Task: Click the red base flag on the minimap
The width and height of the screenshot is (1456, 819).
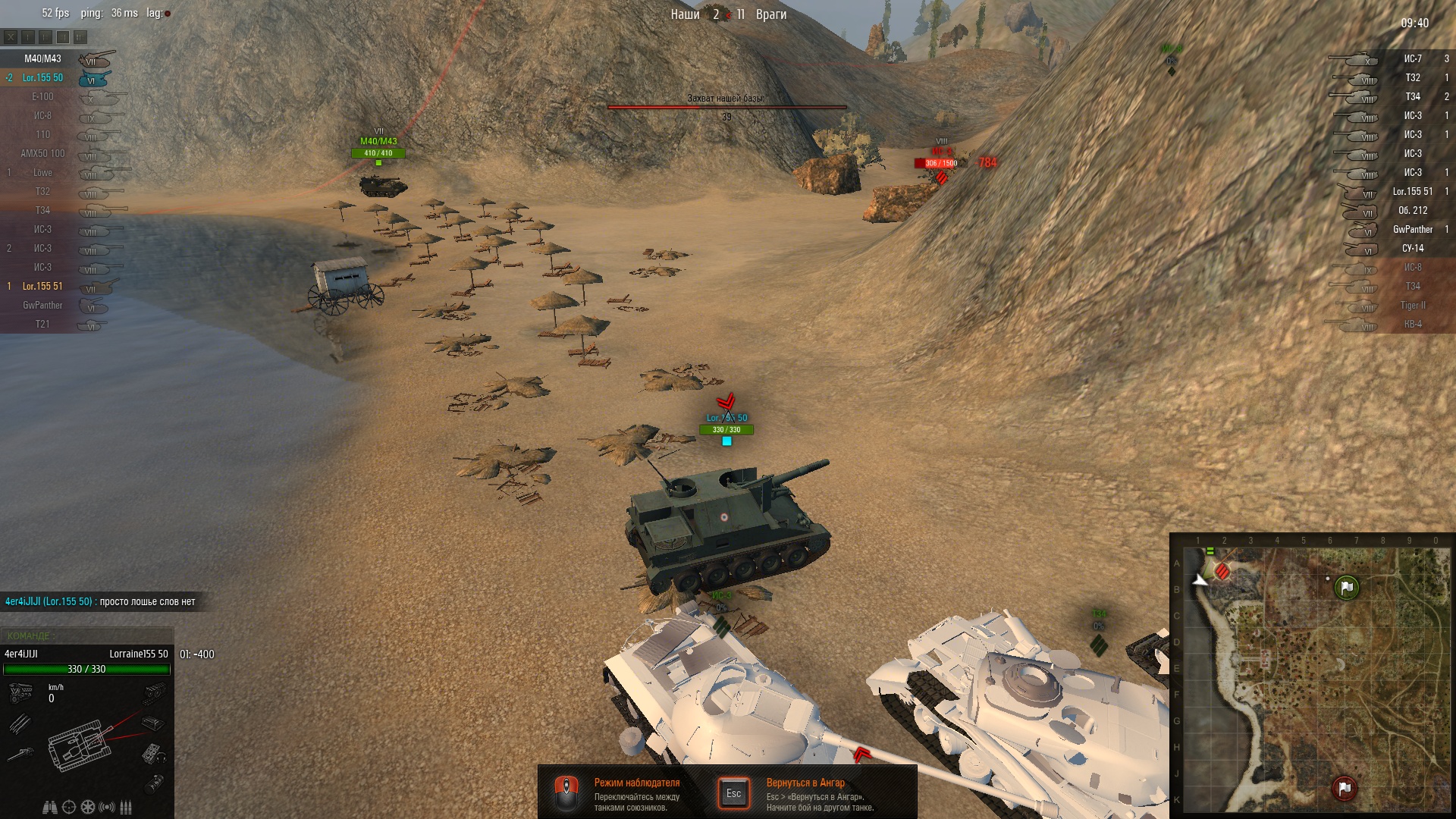Action: 1344,788
